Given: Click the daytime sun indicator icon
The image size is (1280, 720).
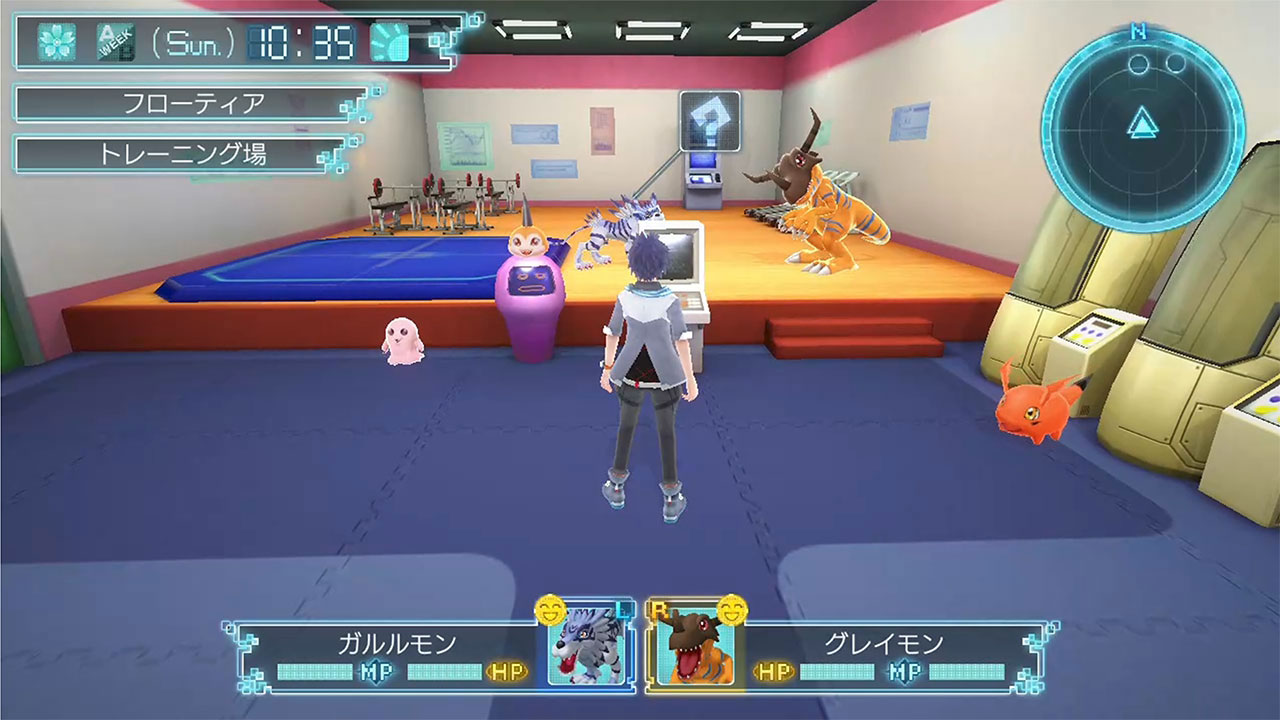Looking at the screenshot, I should (x=390, y=42).
